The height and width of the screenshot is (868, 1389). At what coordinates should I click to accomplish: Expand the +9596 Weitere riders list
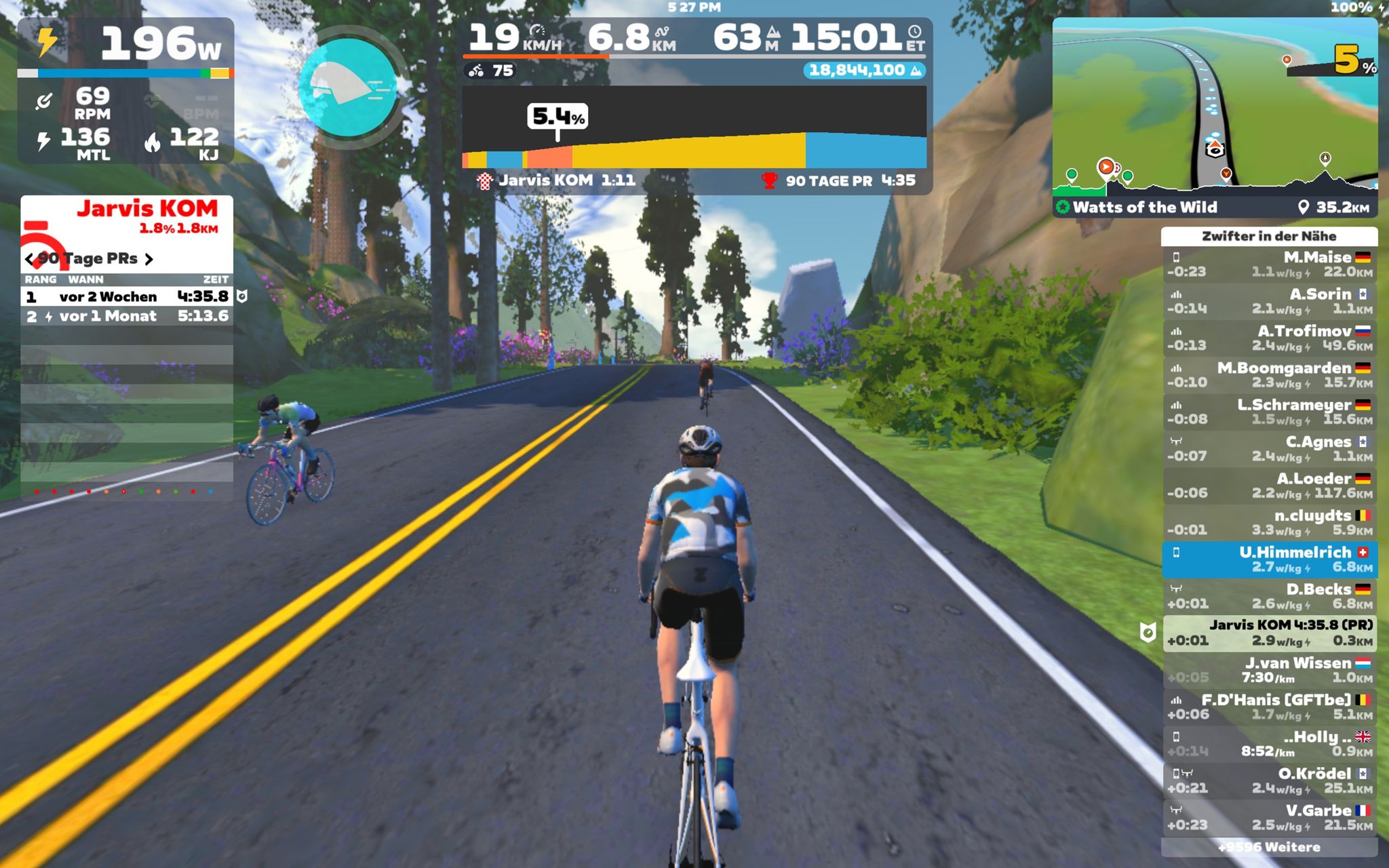click(x=1269, y=847)
